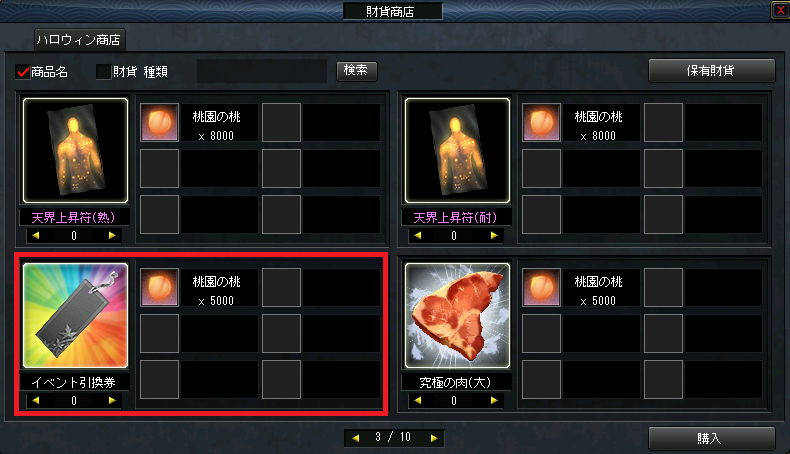Open the 保有財貨 owned currency button
This screenshot has height=454, width=790.
pyautogui.click(x=712, y=71)
